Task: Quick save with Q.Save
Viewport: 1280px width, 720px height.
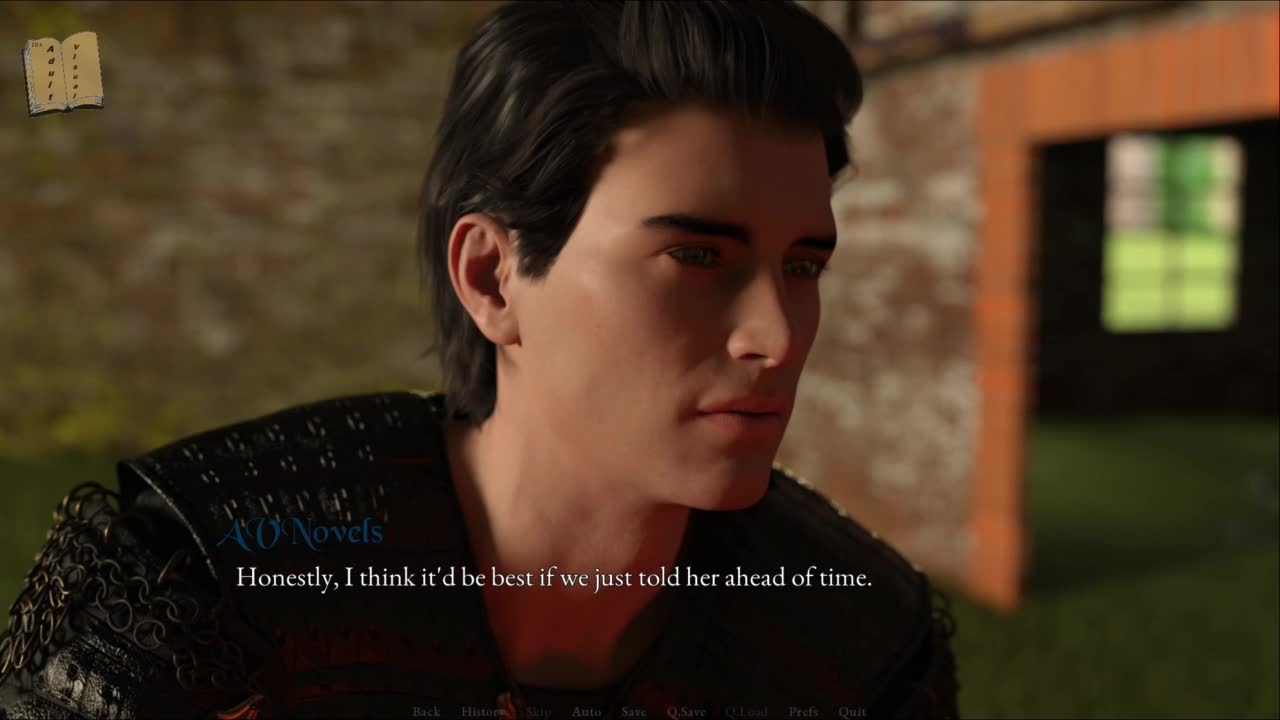Action: click(686, 712)
